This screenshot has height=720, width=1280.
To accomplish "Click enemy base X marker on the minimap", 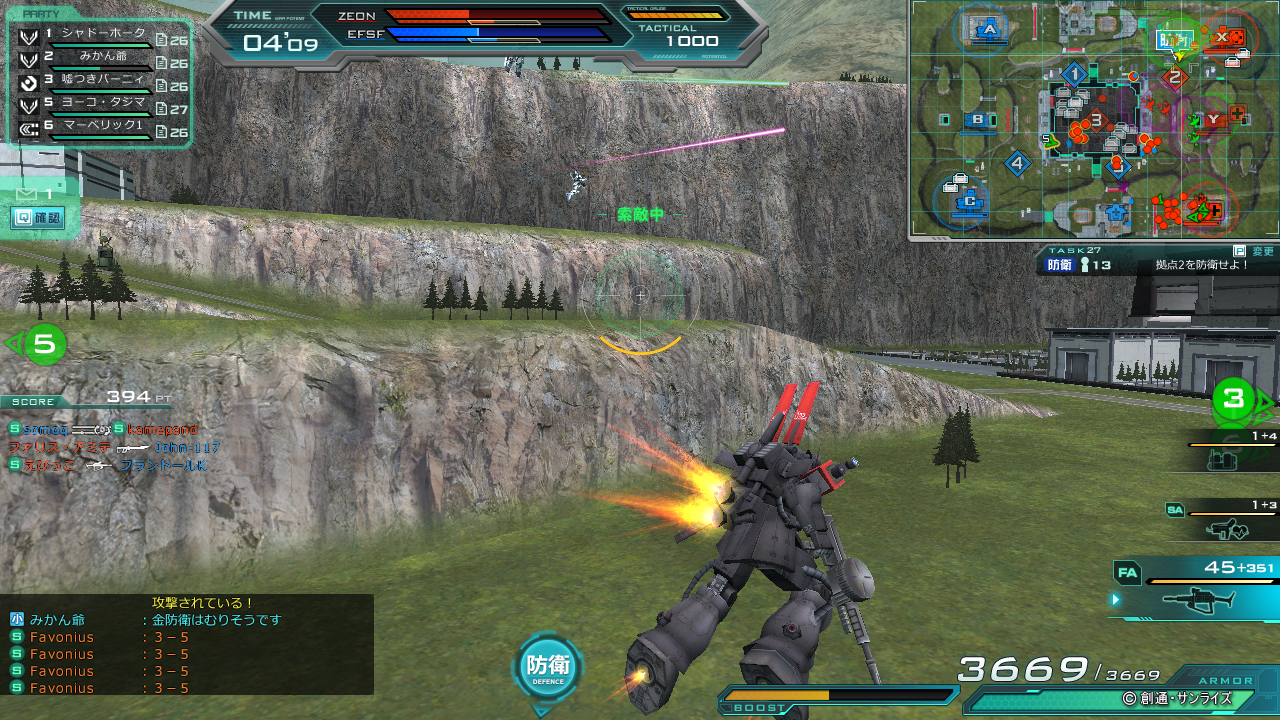I will 1222,37.
